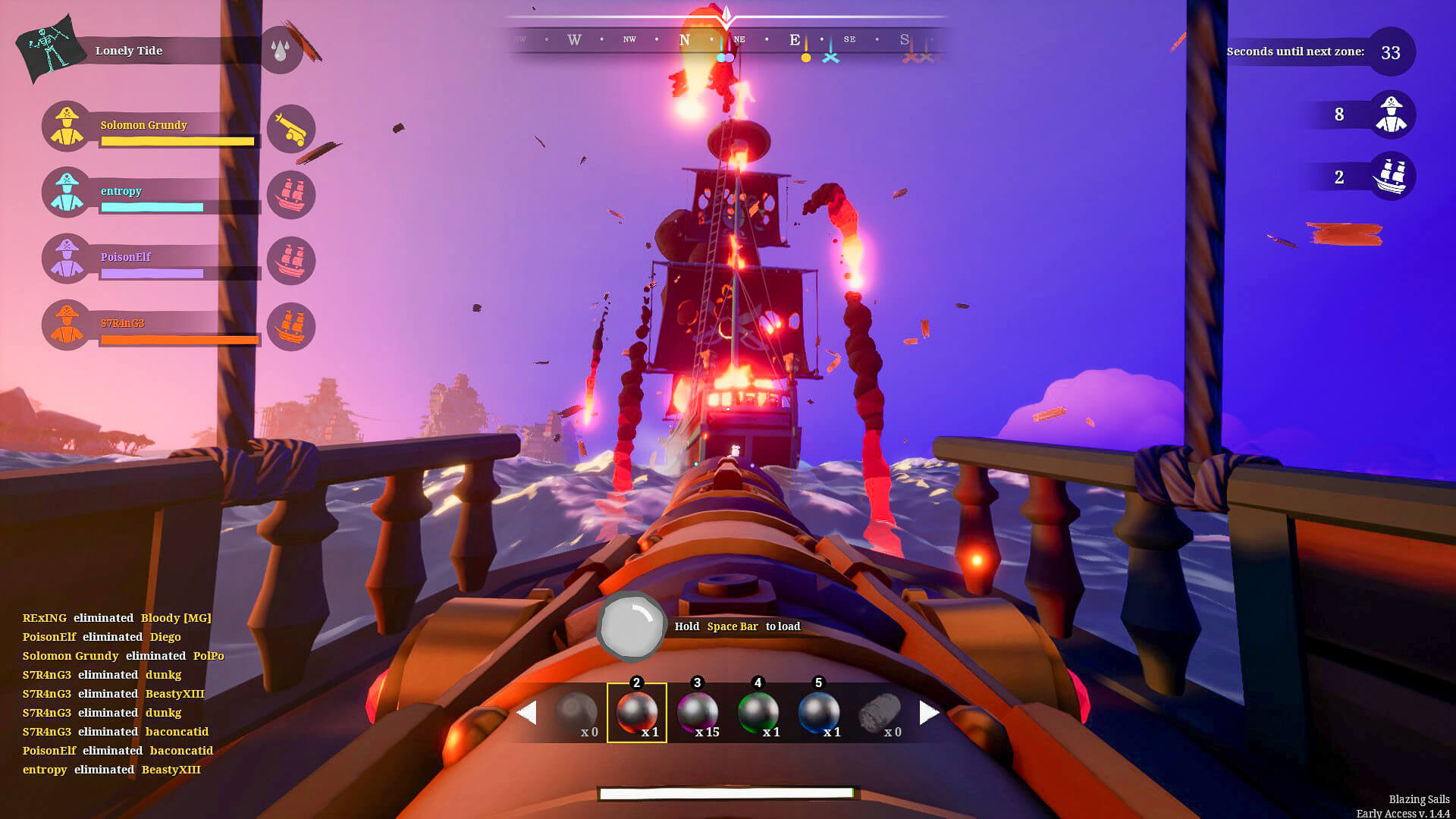This screenshot has width=1456, height=819.
Task: Click the right arrow on the ammo bar
Action: 927,711
